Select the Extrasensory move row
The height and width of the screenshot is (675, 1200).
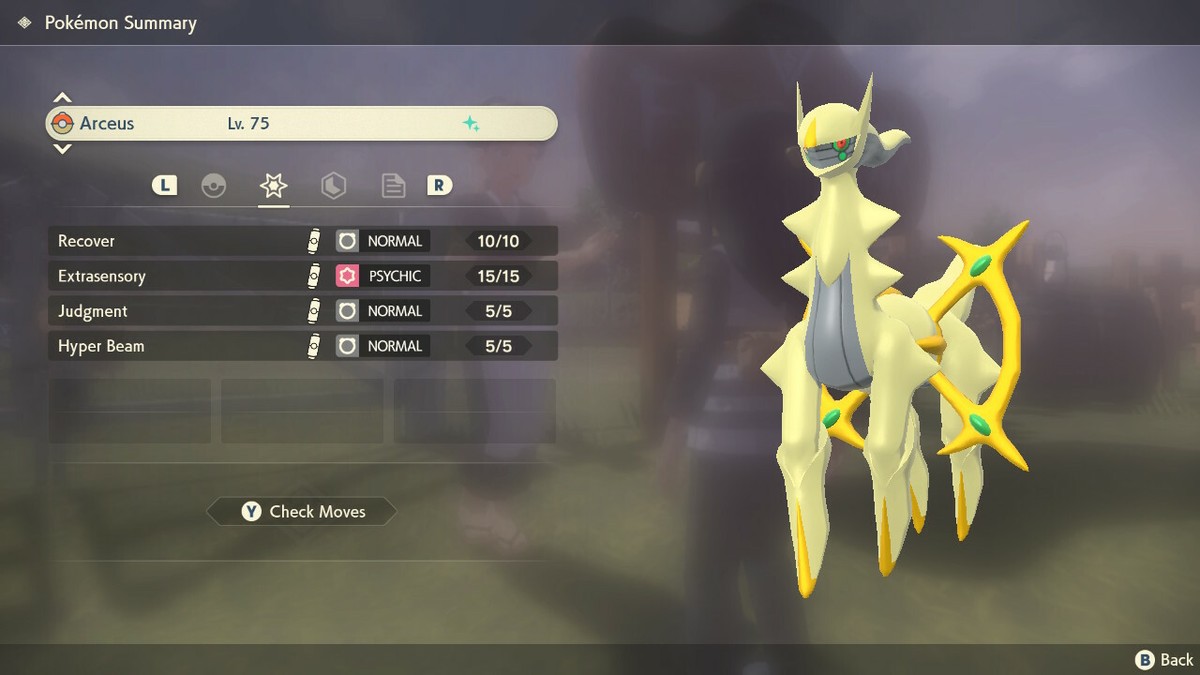coord(302,276)
